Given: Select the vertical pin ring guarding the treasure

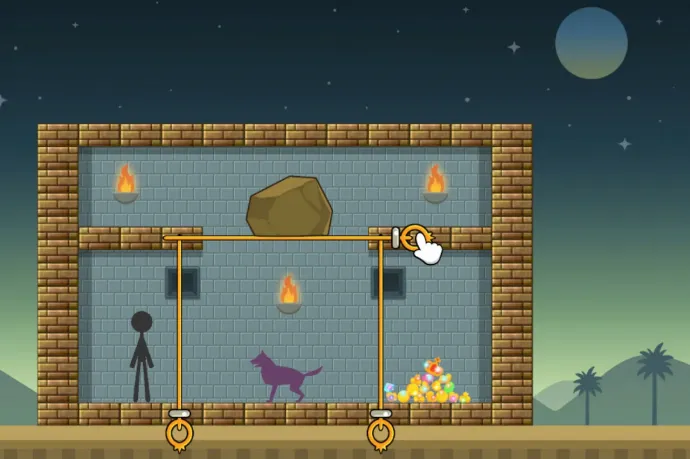Looking at the screenshot, I should [381, 433].
